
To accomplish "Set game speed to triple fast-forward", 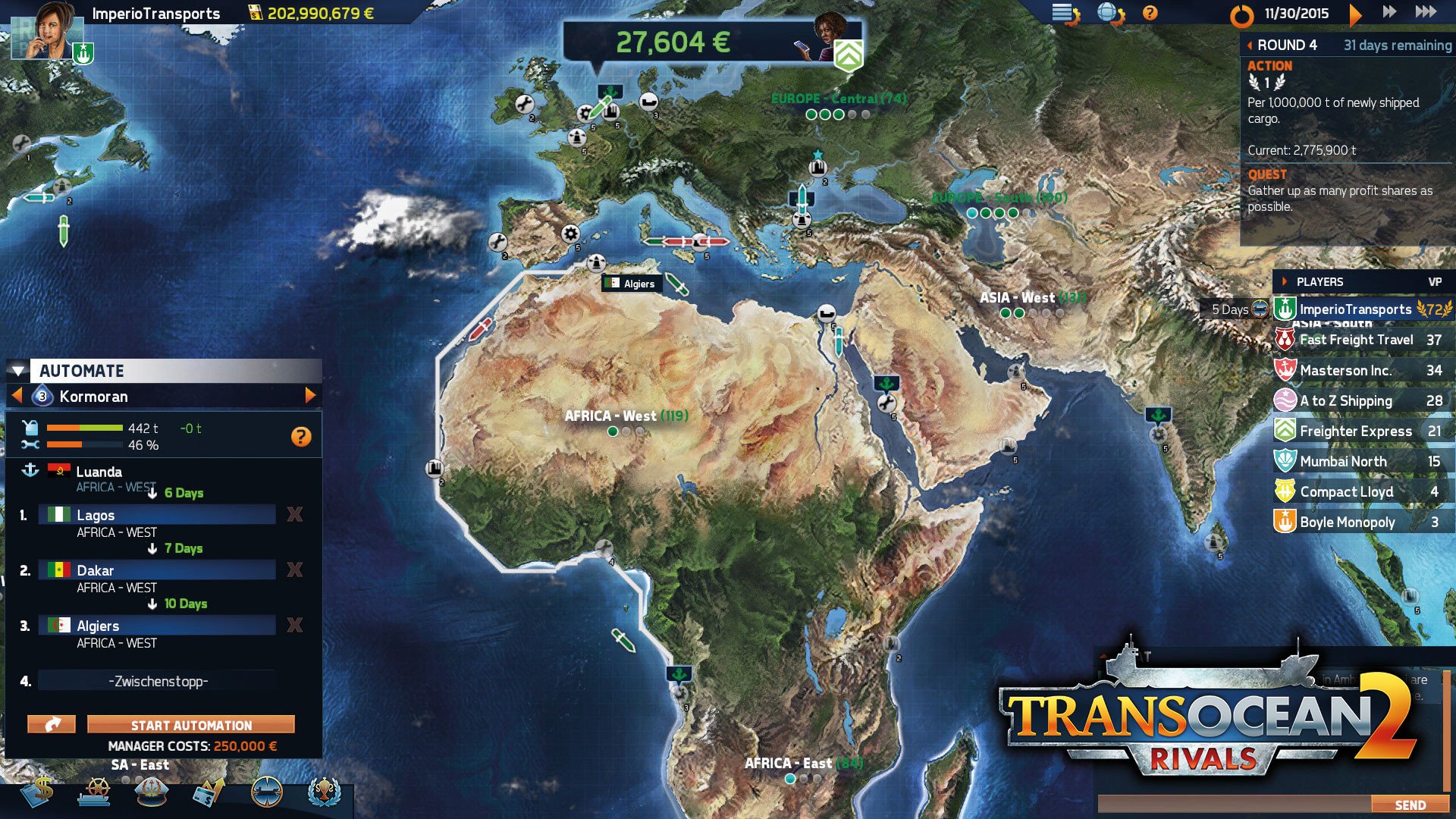I will click(x=1426, y=12).
